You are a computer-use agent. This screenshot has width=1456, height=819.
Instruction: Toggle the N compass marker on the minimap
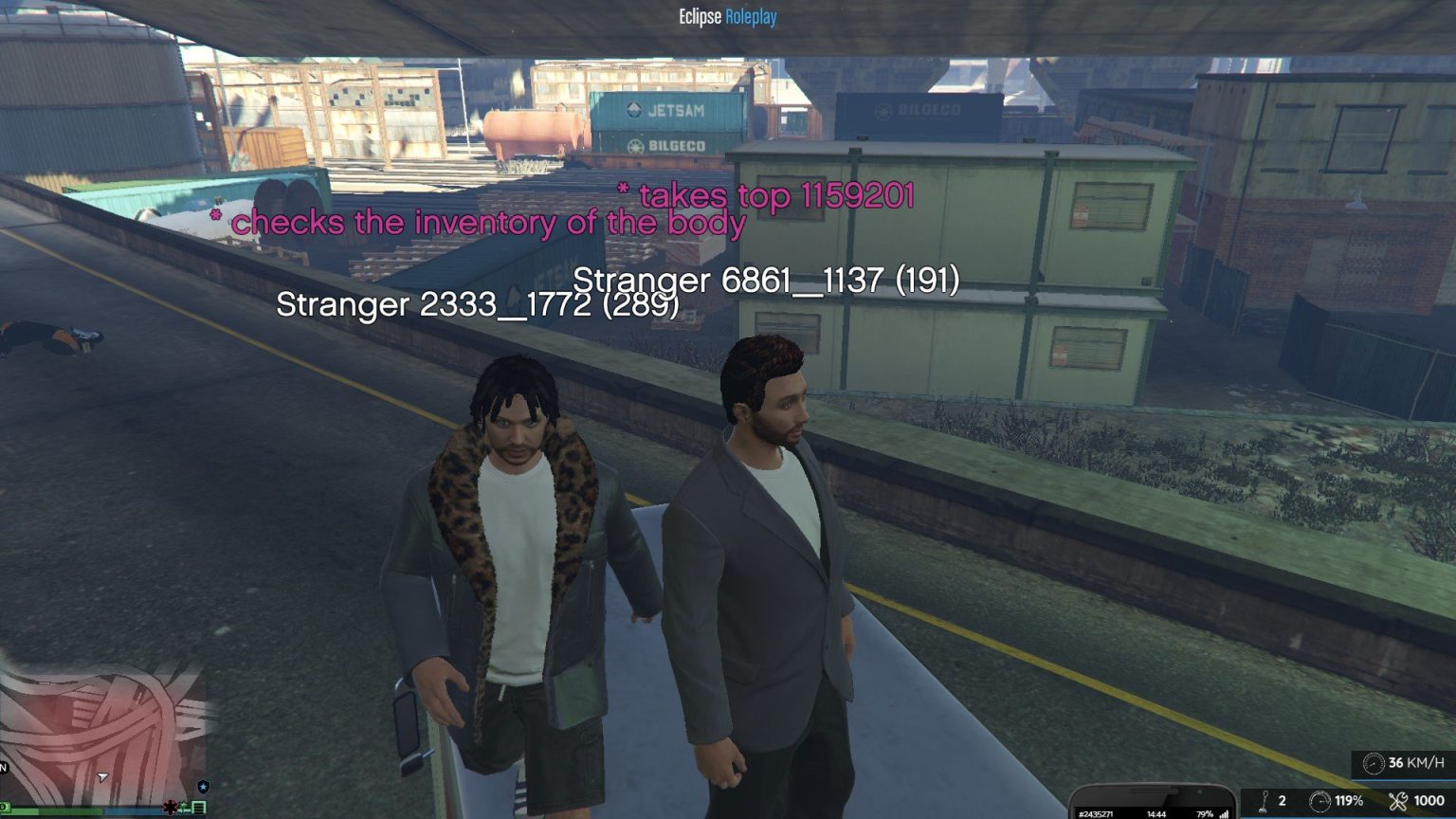pos(4,766)
